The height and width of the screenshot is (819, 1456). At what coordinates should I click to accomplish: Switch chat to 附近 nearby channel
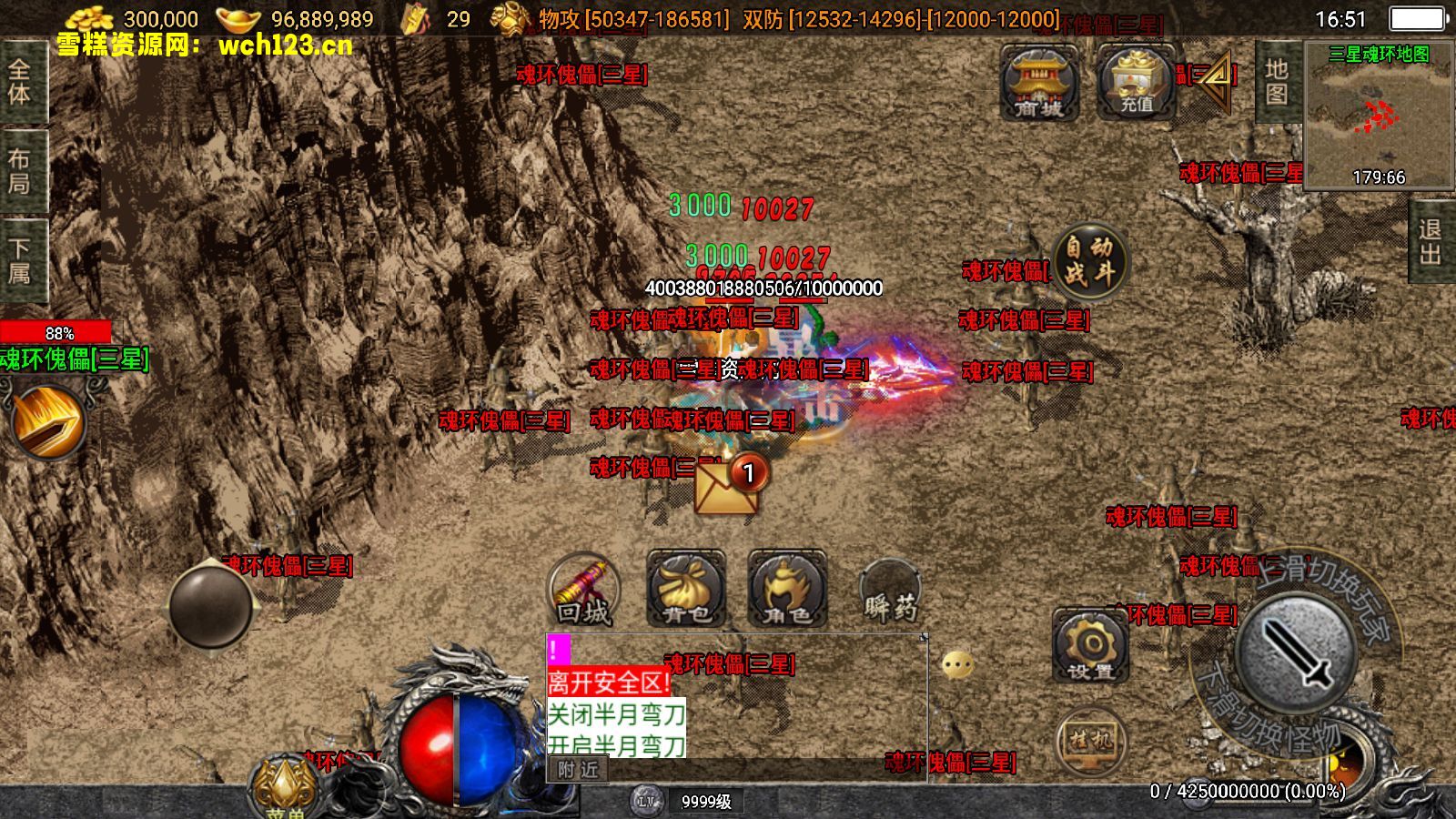point(578,770)
